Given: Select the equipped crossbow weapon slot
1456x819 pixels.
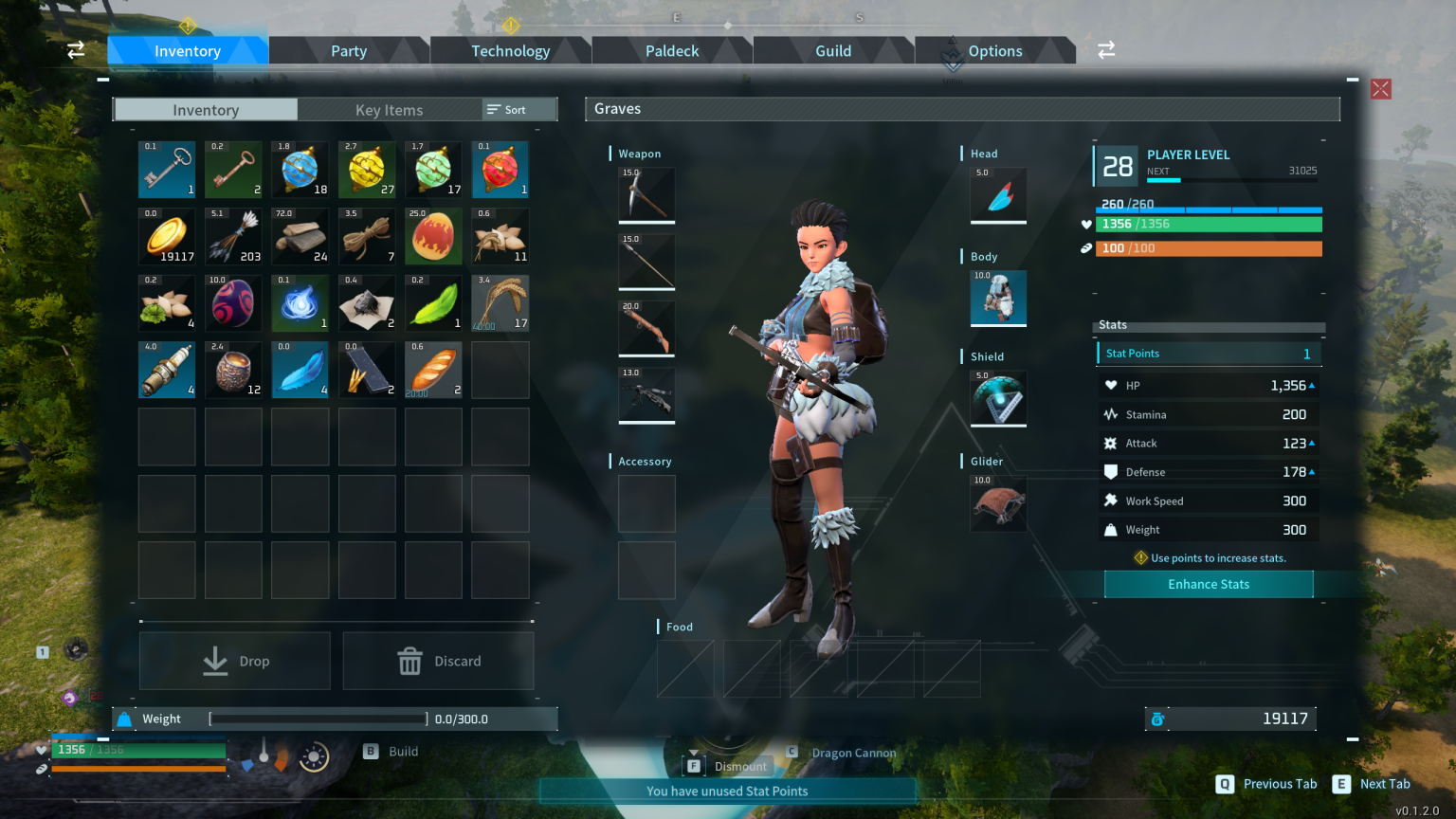Looking at the screenshot, I should [646, 395].
